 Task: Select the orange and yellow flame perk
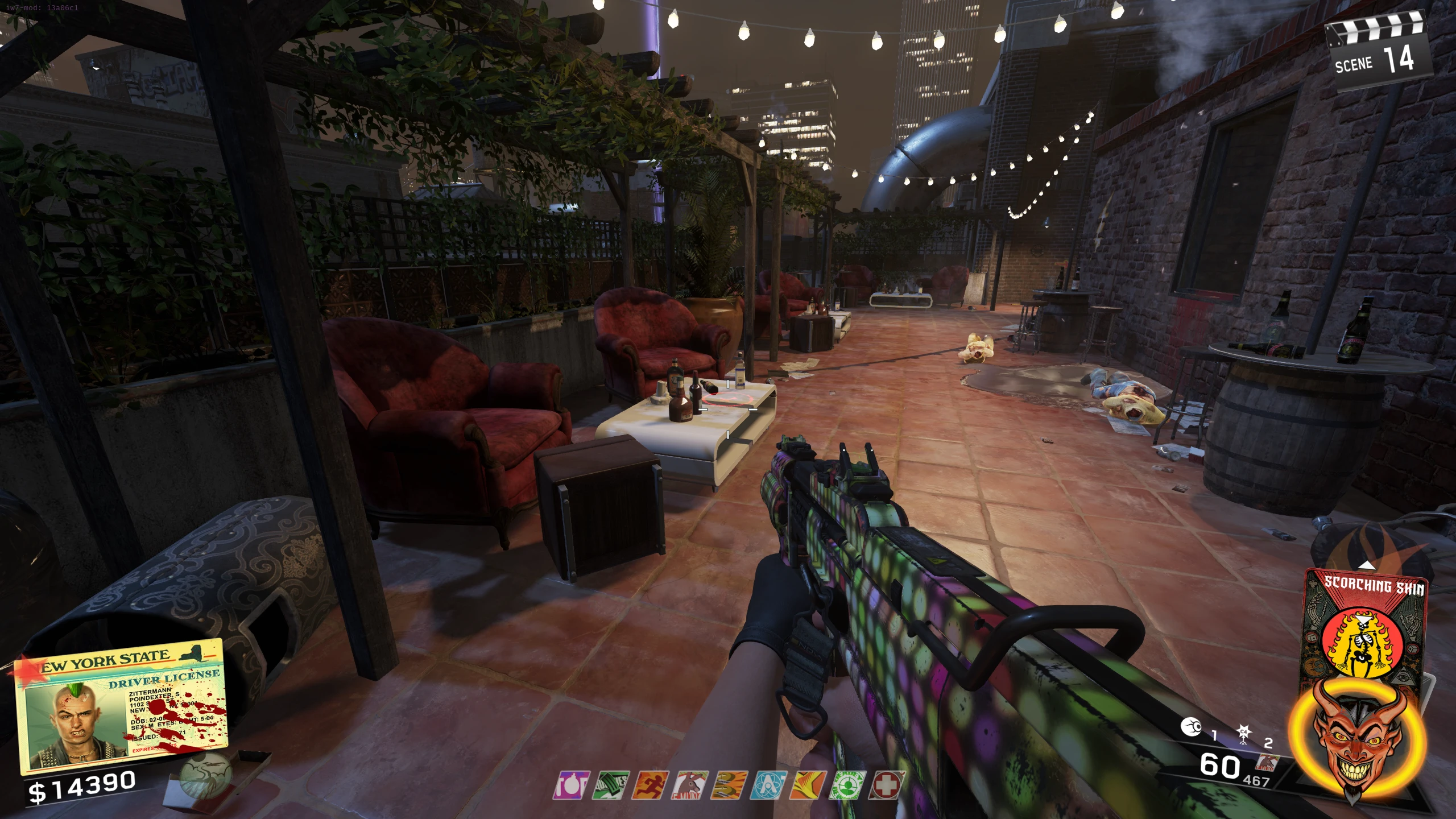click(x=808, y=785)
